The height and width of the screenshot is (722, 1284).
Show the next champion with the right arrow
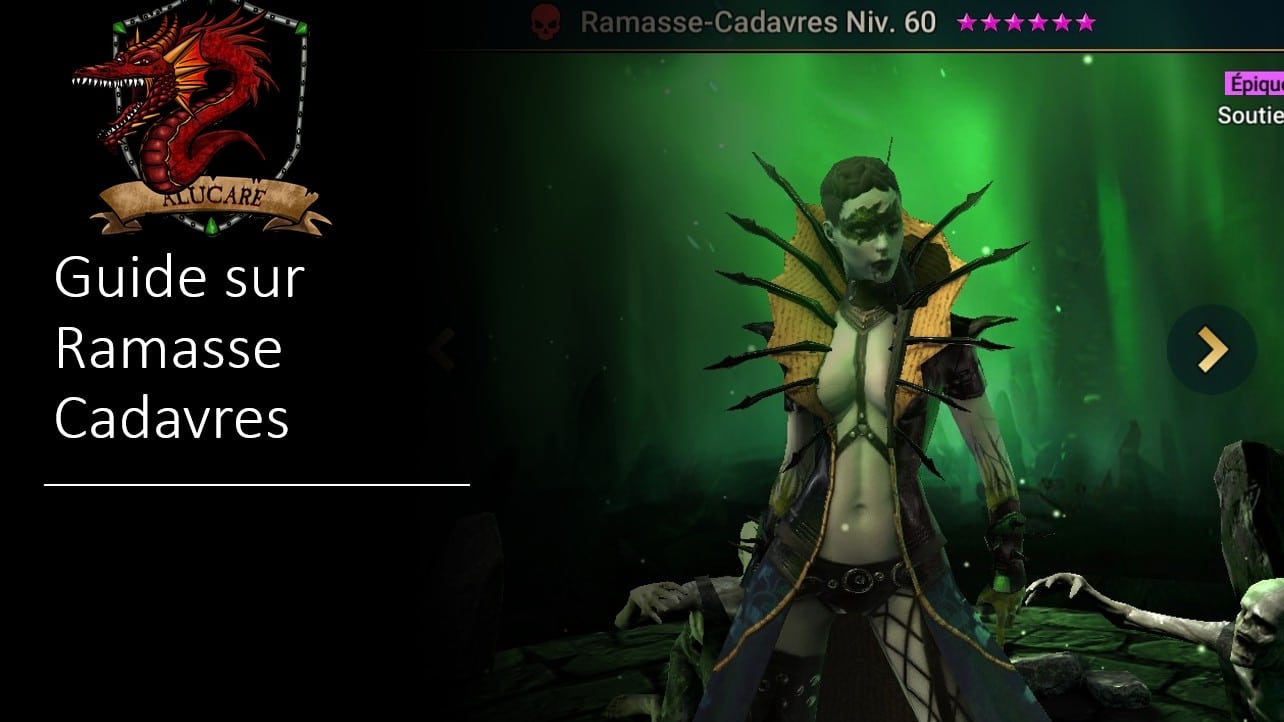tap(1211, 348)
